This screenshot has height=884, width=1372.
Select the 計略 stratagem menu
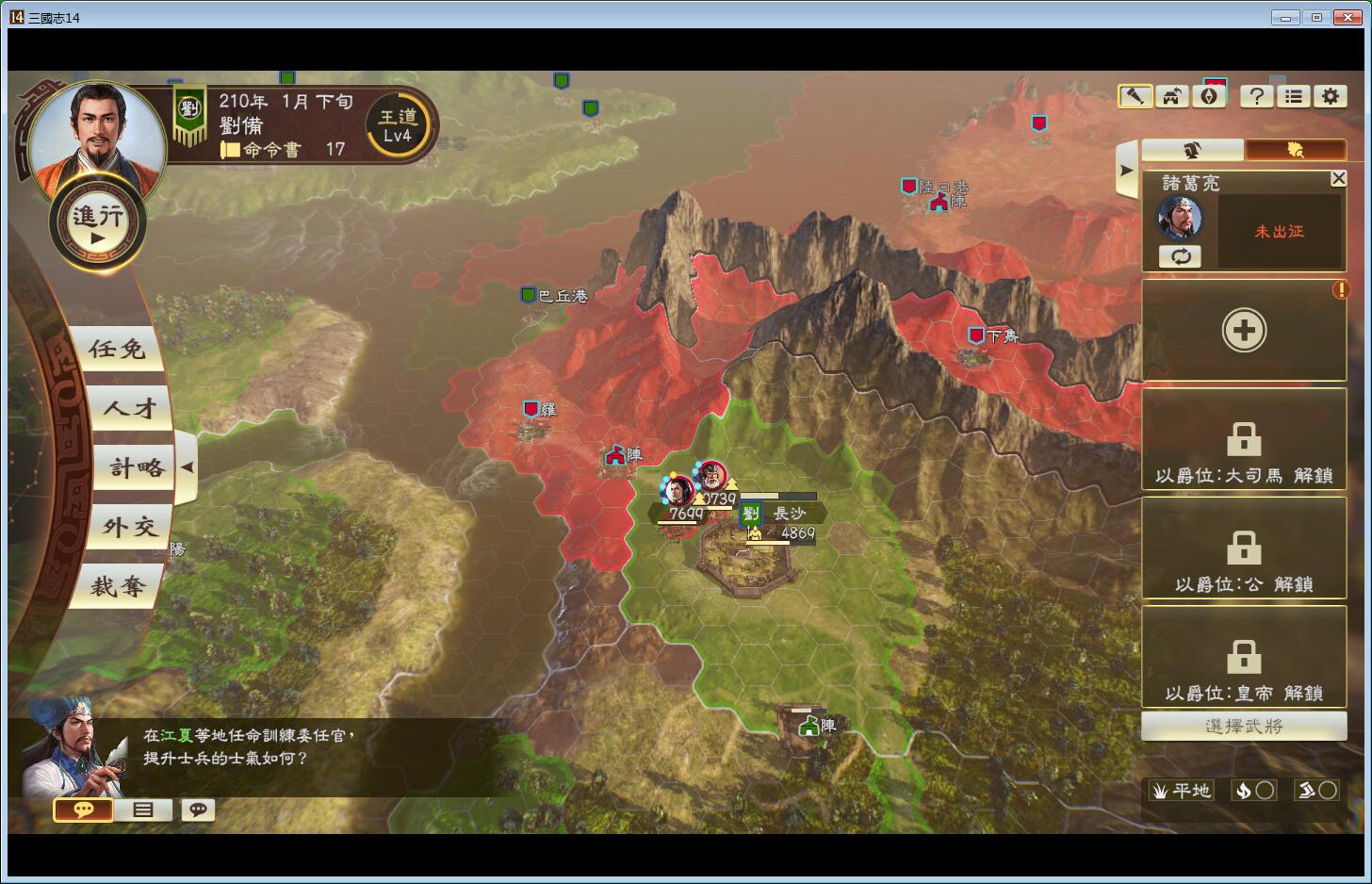tap(136, 468)
